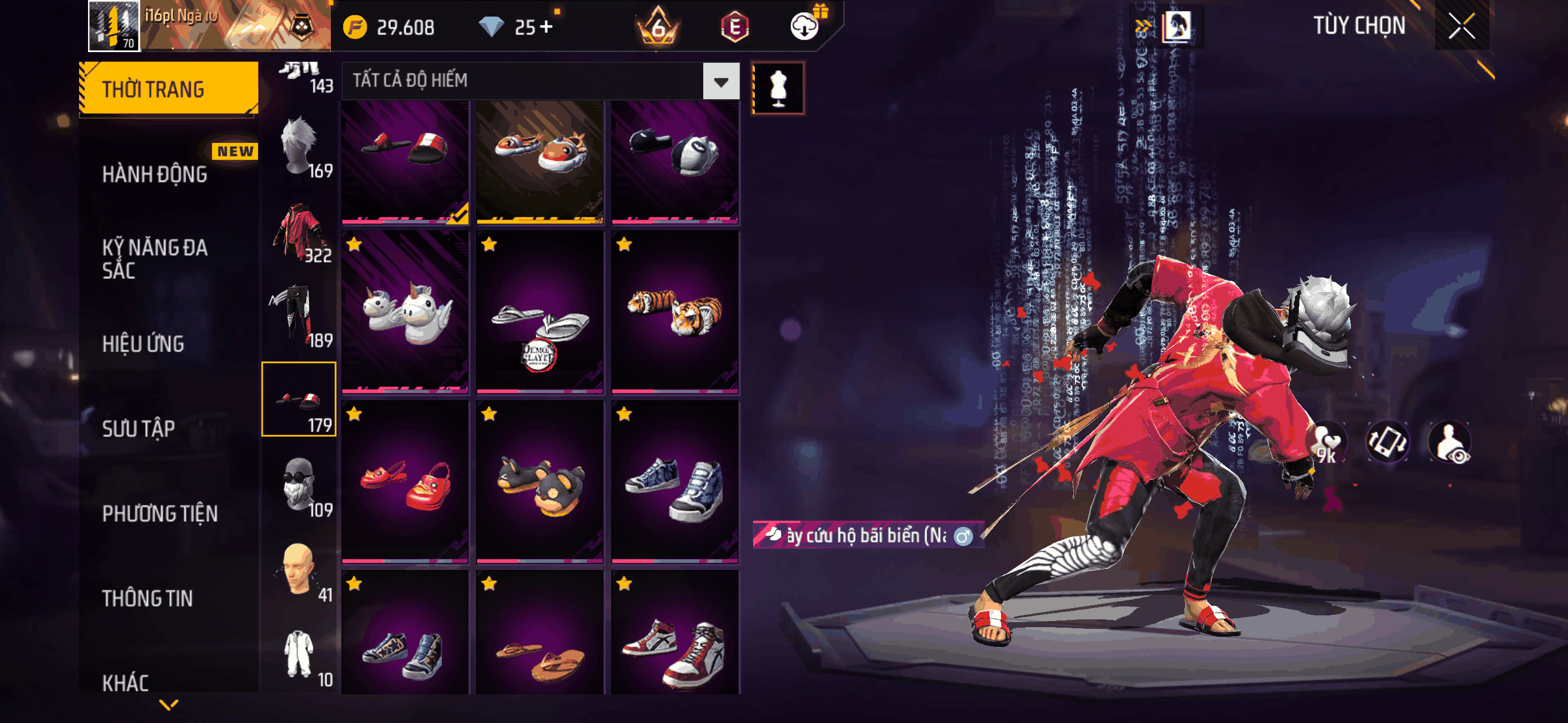Add diamonds with the plus button
Viewport: 1568px width, 723px height.
pyautogui.click(x=546, y=27)
